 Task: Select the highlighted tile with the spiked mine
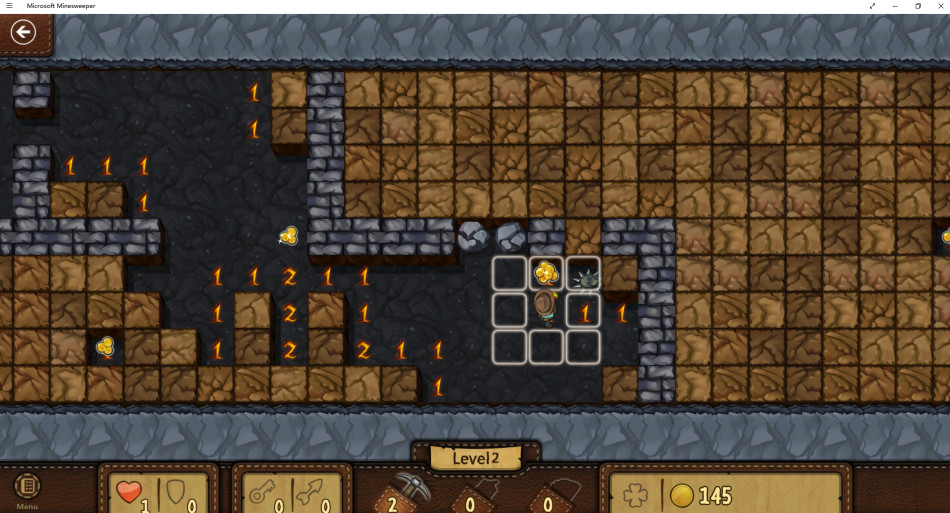584,274
